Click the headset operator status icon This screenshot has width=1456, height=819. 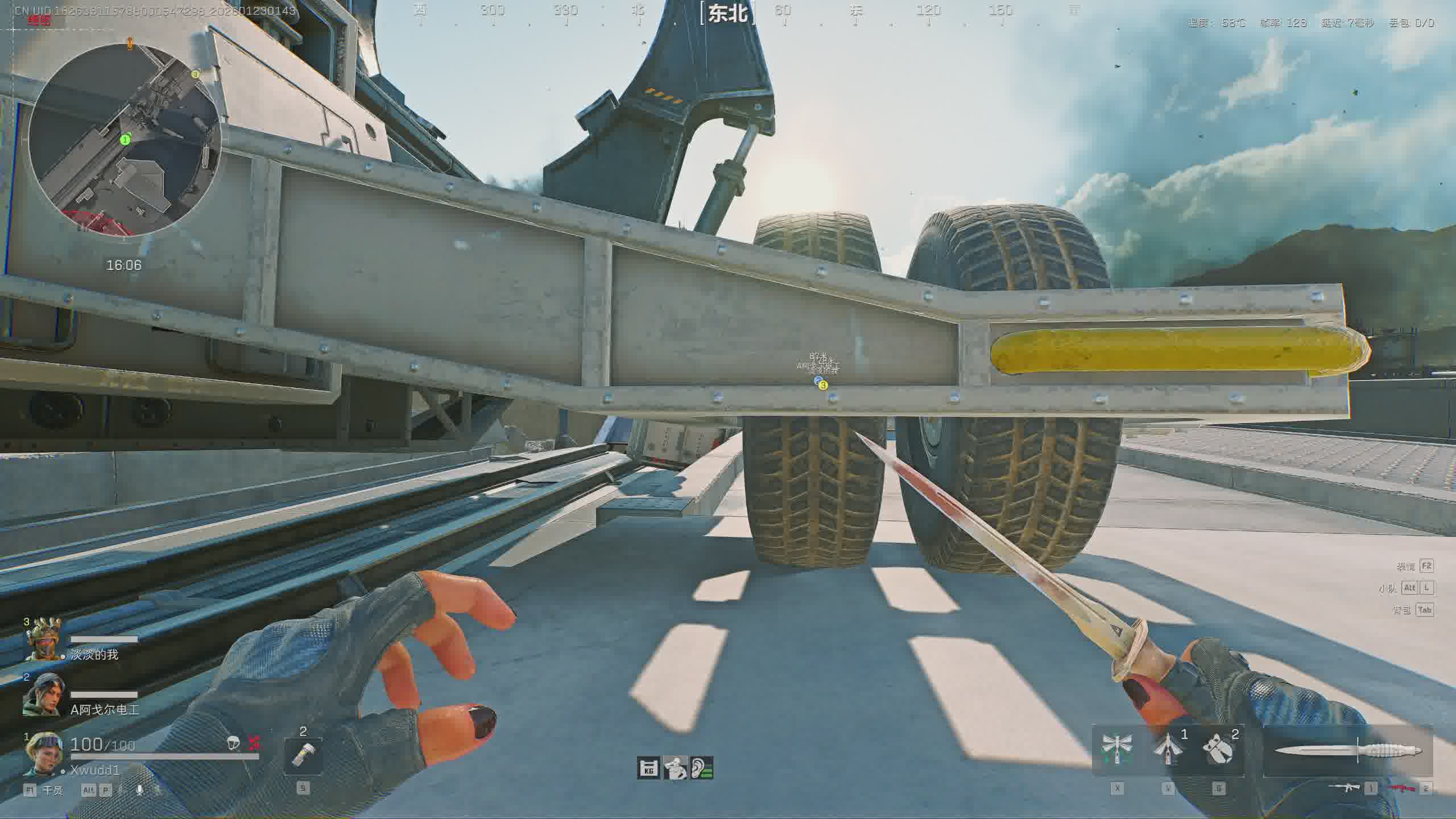click(x=676, y=768)
